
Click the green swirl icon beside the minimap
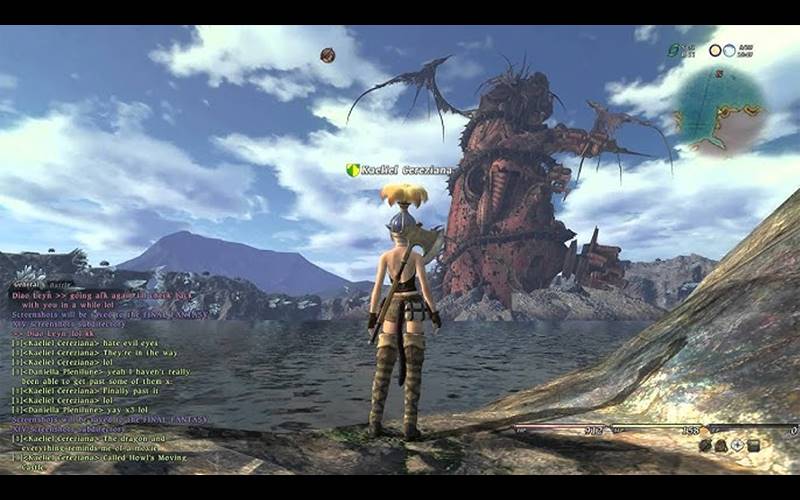point(675,50)
